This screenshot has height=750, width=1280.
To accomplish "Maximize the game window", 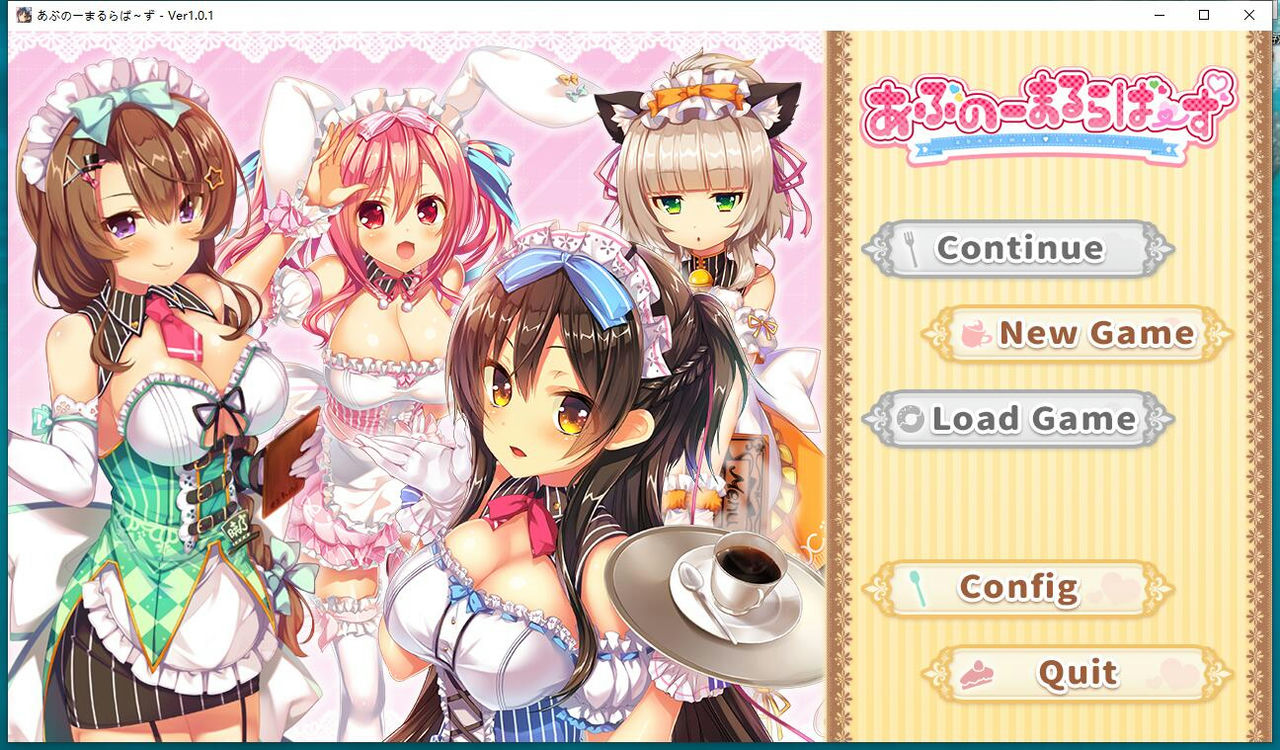I will (1203, 15).
